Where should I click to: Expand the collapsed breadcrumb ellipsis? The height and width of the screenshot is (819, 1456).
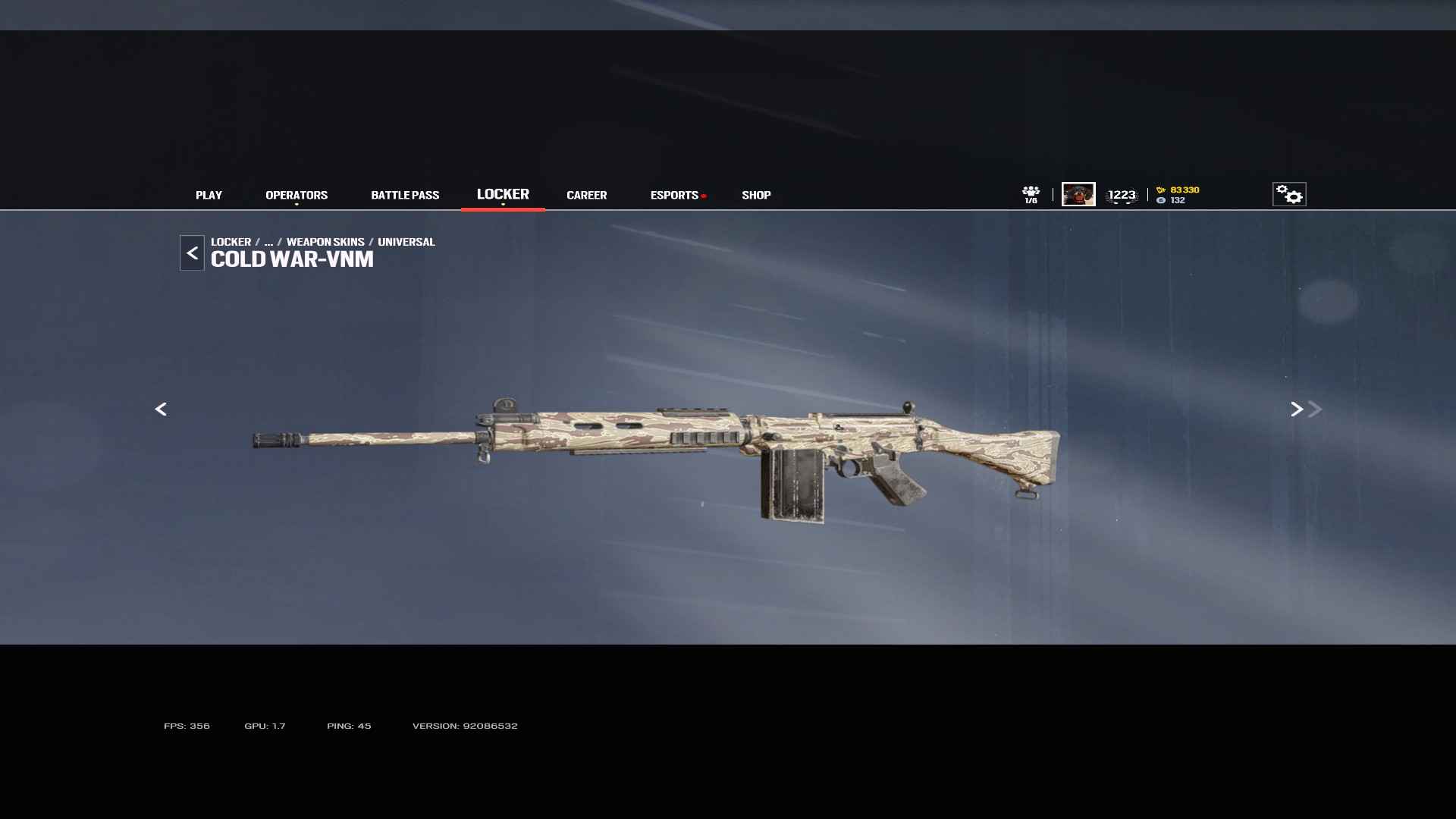pos(268,242)
